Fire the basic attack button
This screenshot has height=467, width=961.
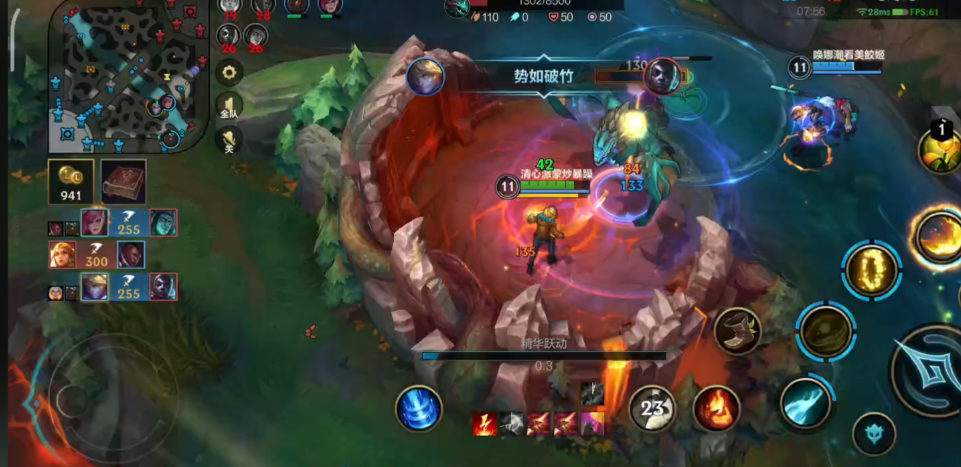pyautogui.click(x=930, y=372)
